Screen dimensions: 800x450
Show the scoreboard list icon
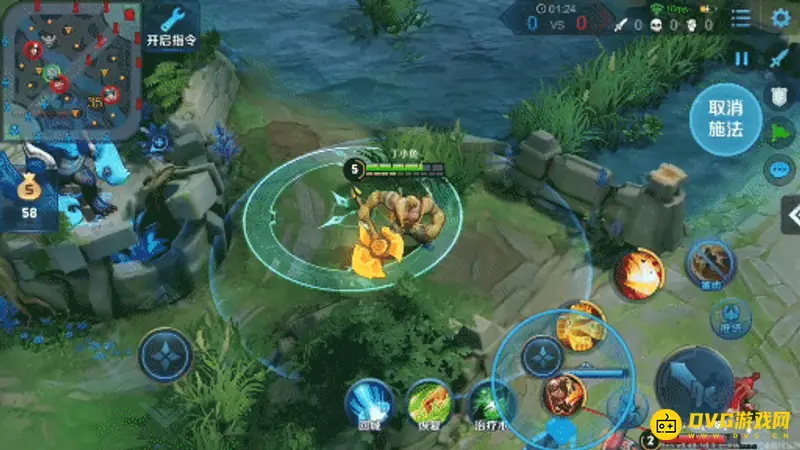pos(741,18)
